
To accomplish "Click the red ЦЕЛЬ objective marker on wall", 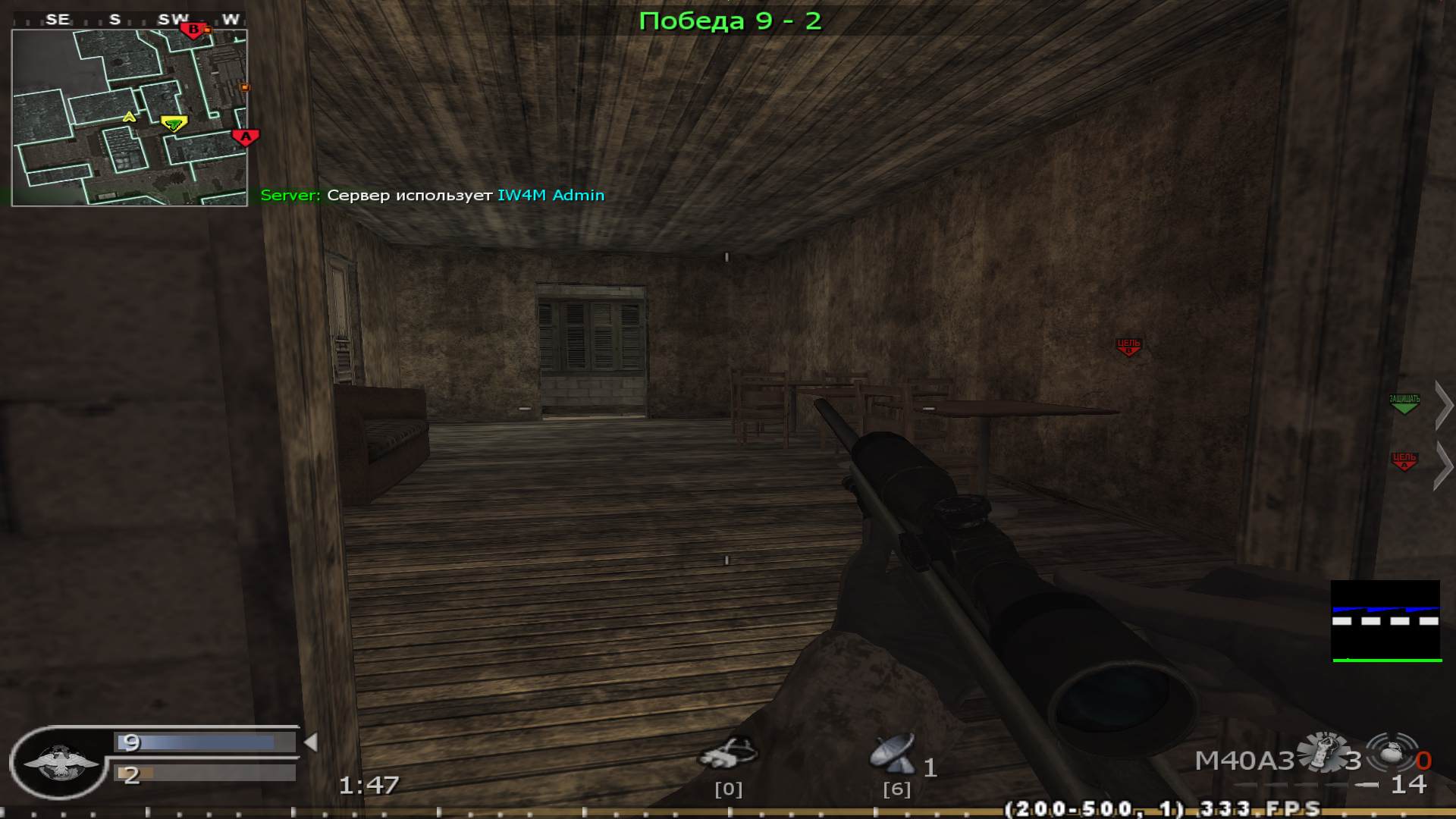I will [x=1128, y=346].
